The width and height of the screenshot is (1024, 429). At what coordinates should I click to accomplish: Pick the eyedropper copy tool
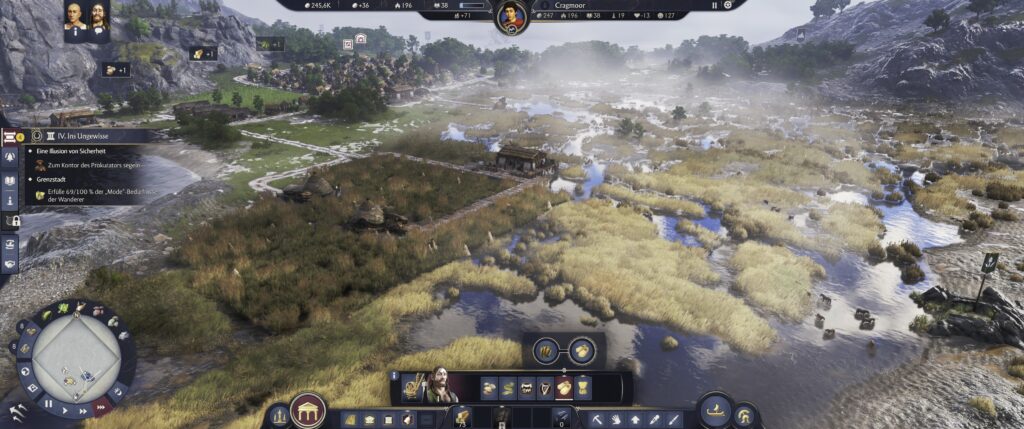[x=654, y=419]
